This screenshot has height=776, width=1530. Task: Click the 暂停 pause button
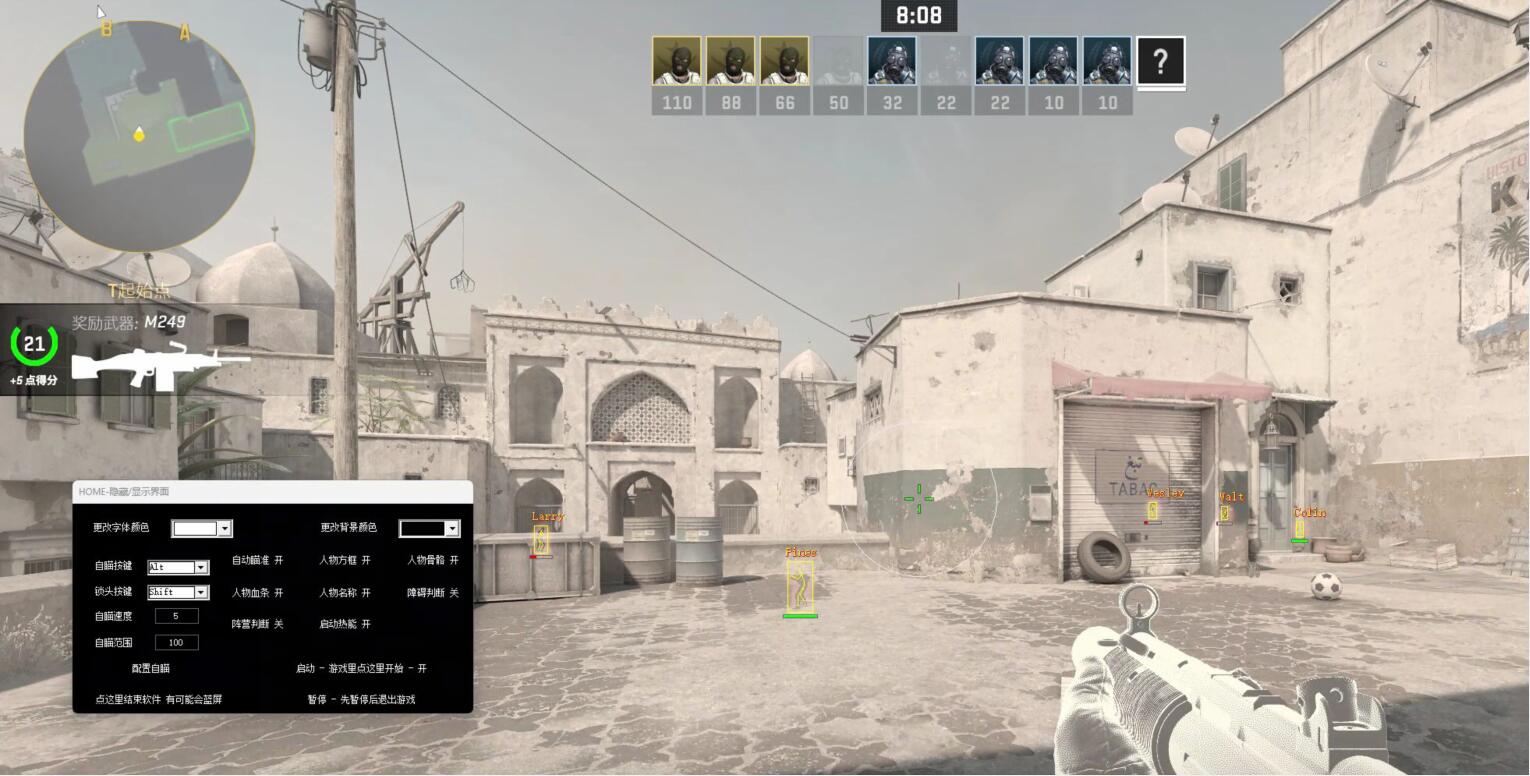360,700
